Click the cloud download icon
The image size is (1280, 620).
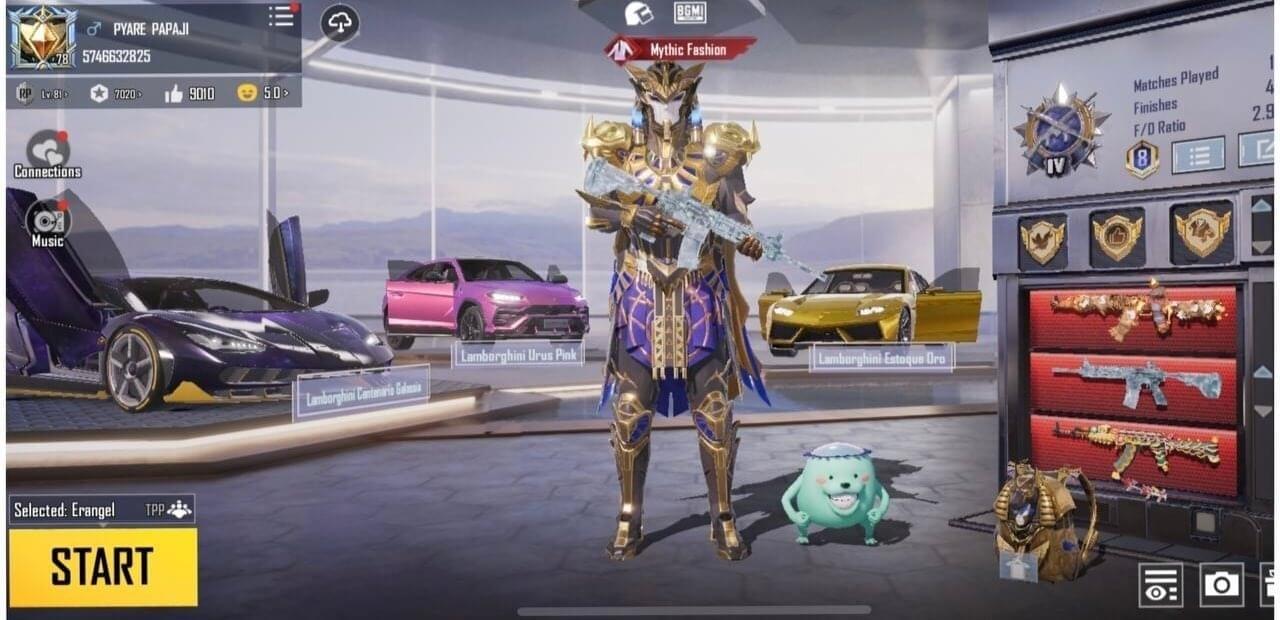340,24
